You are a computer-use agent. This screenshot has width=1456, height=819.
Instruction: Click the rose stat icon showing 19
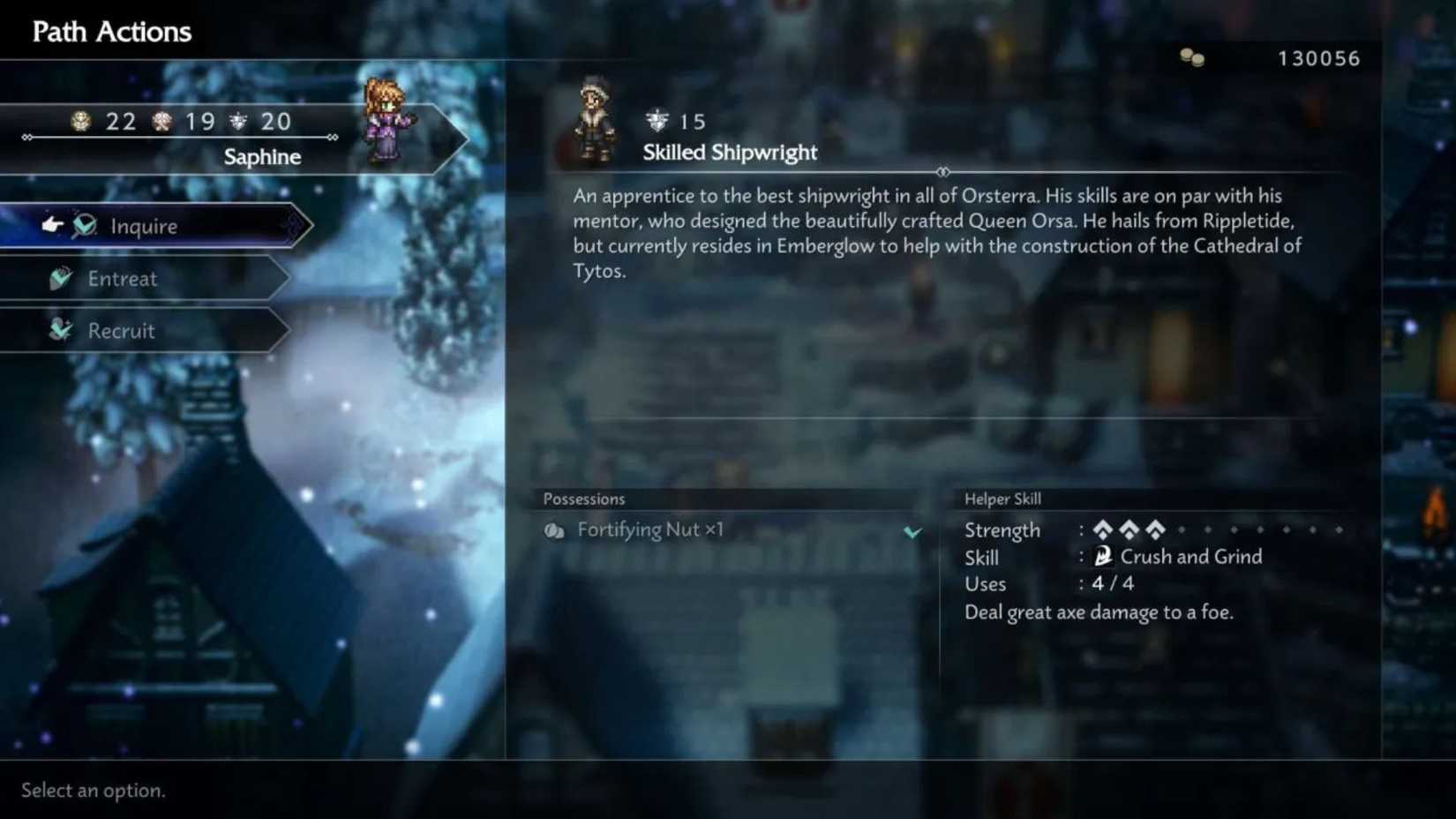[x=161, y=121]
